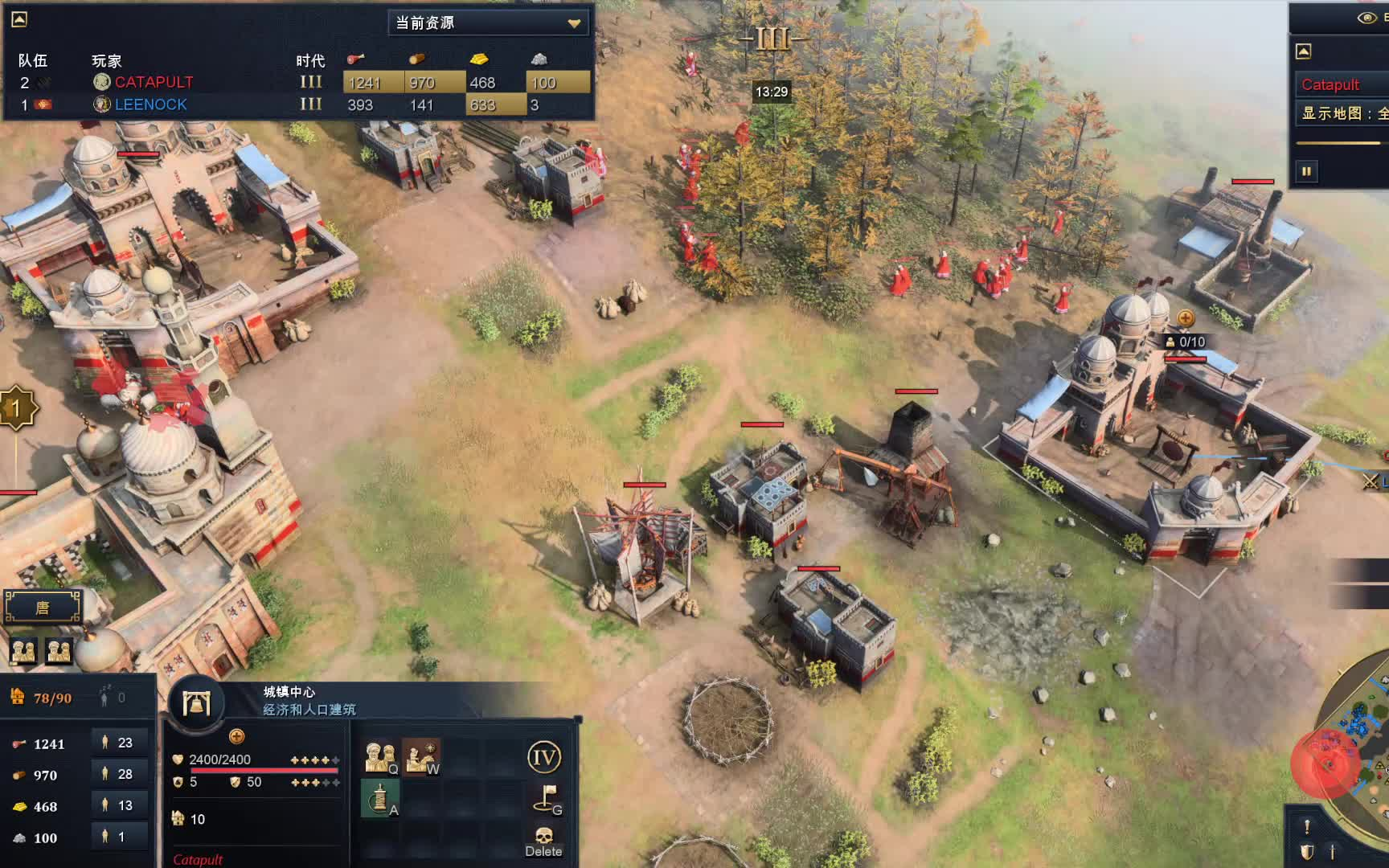Select the 23 food villagers counter
Image resolution: width=1389 pixels, height=868 pixels.
point(119,743)
